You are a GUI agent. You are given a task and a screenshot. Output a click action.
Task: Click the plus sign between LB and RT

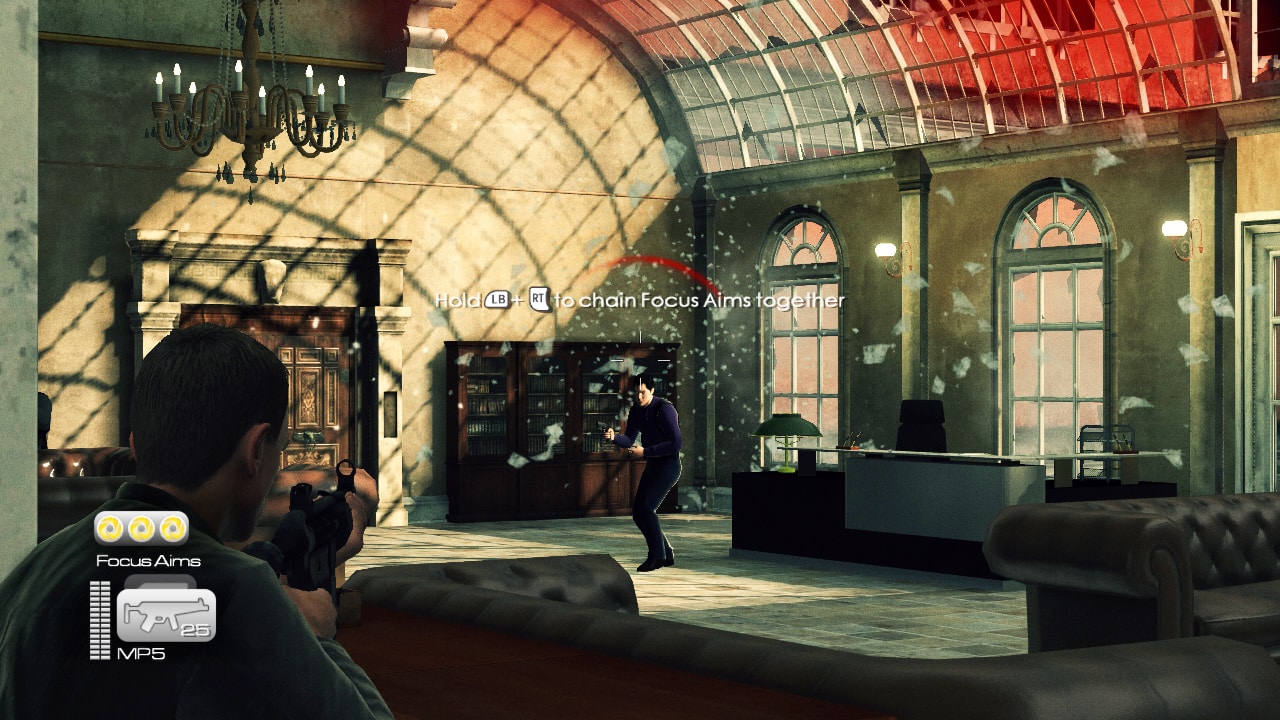517,299
